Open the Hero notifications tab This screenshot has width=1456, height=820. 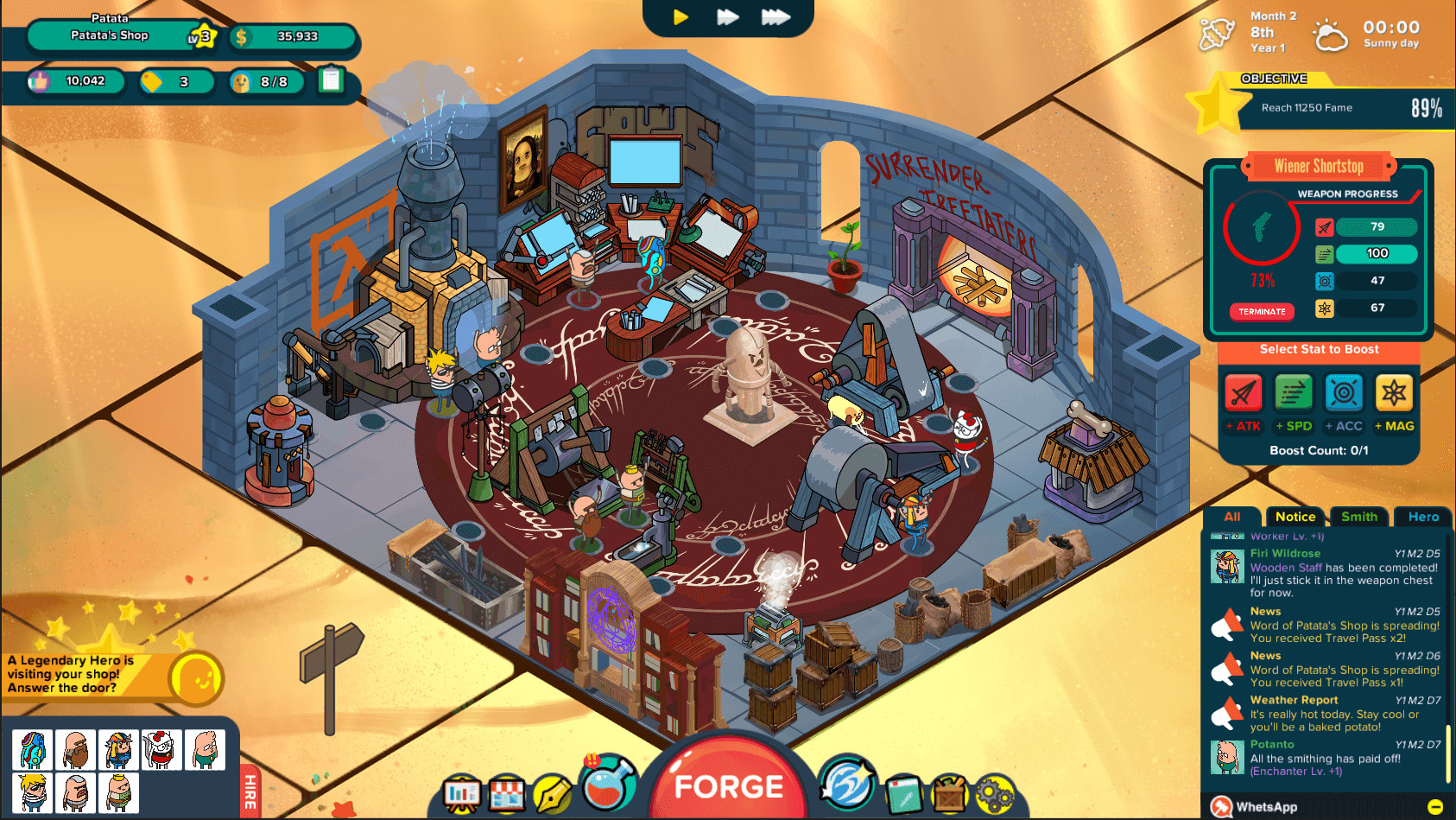(x=1422, y=516)
